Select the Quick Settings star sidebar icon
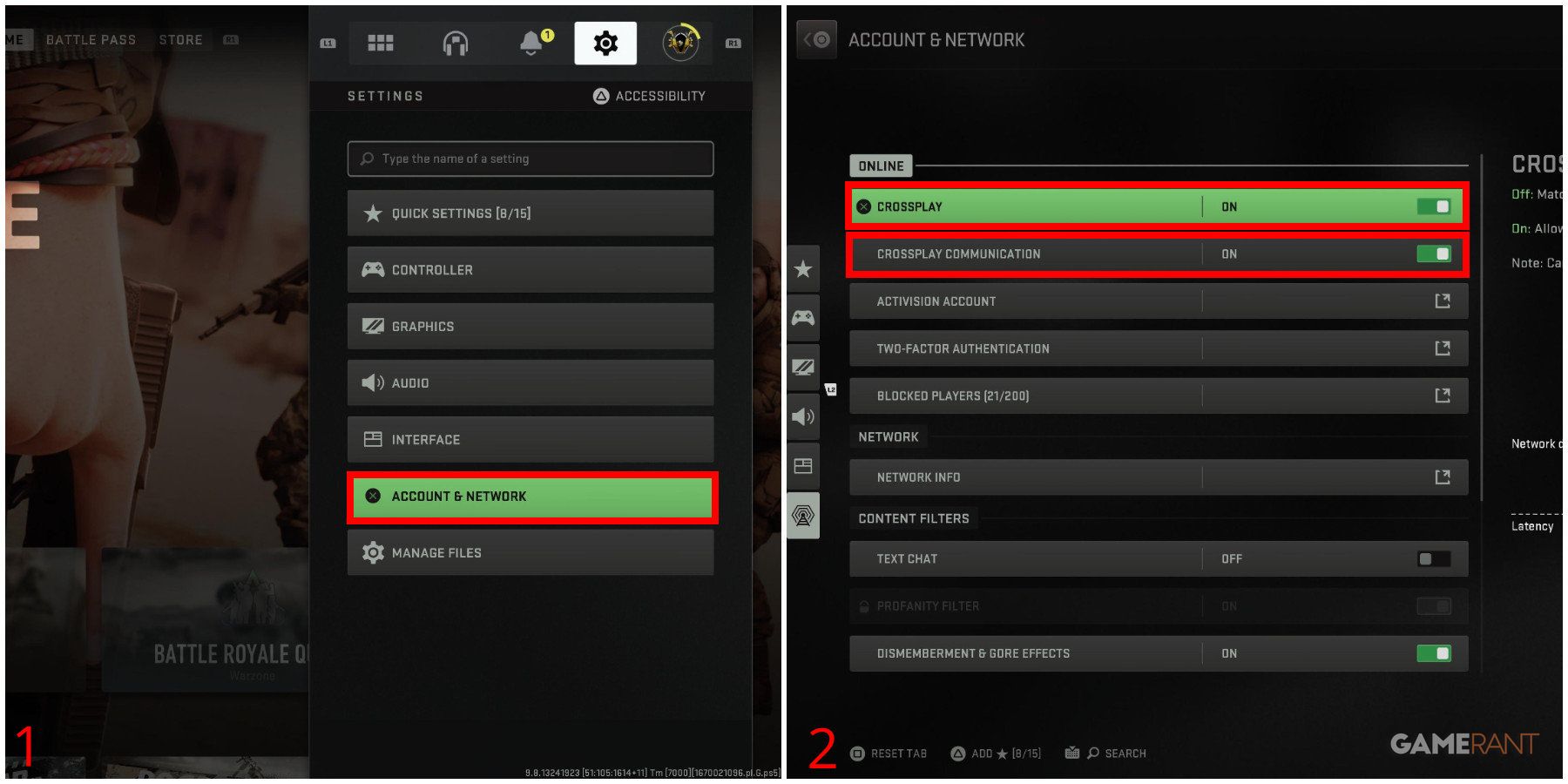This screenshot has width=1568, height=784. (x=802, y=268)
